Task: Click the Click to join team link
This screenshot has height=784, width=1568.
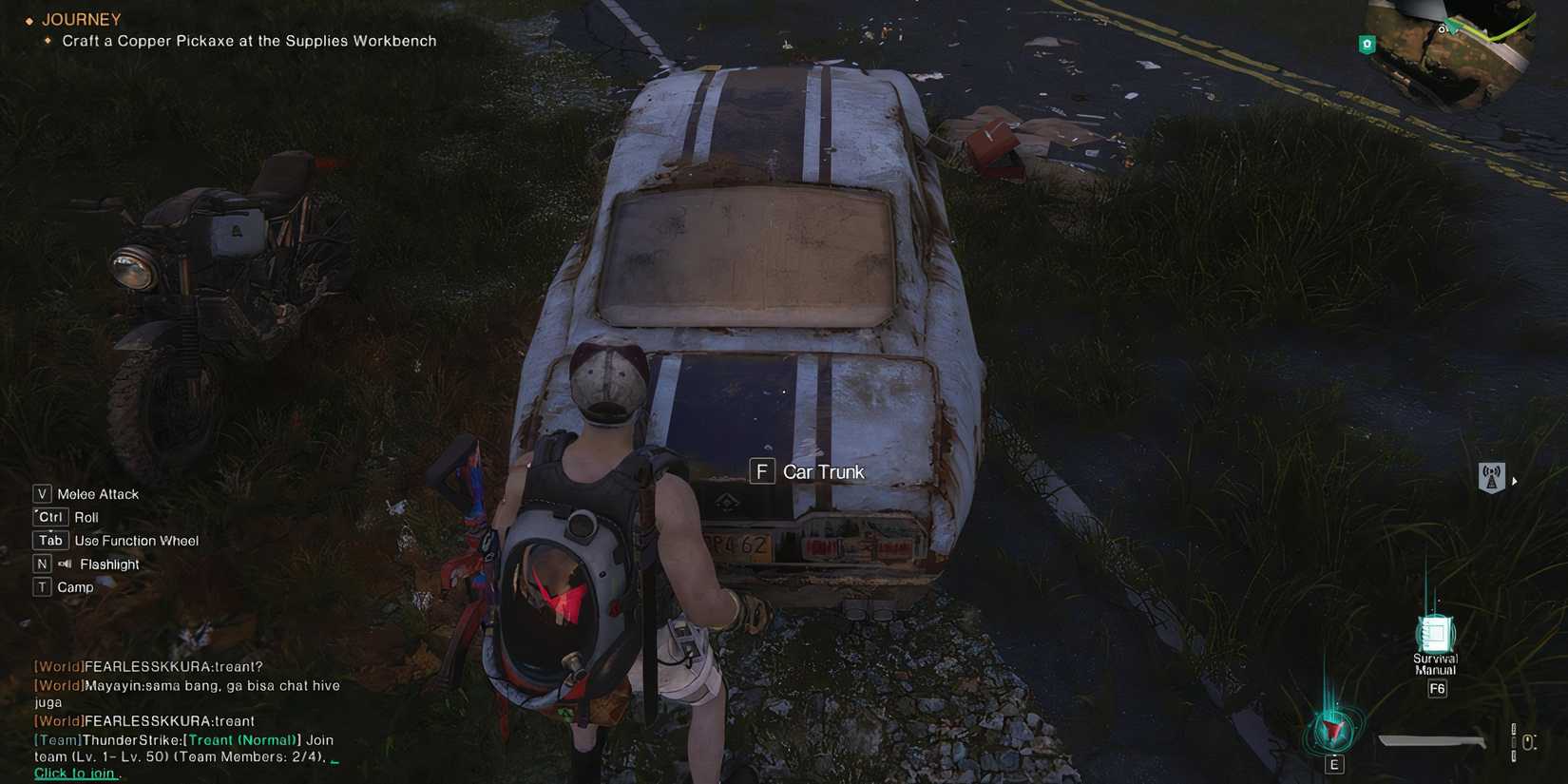Action: point(75,773)
